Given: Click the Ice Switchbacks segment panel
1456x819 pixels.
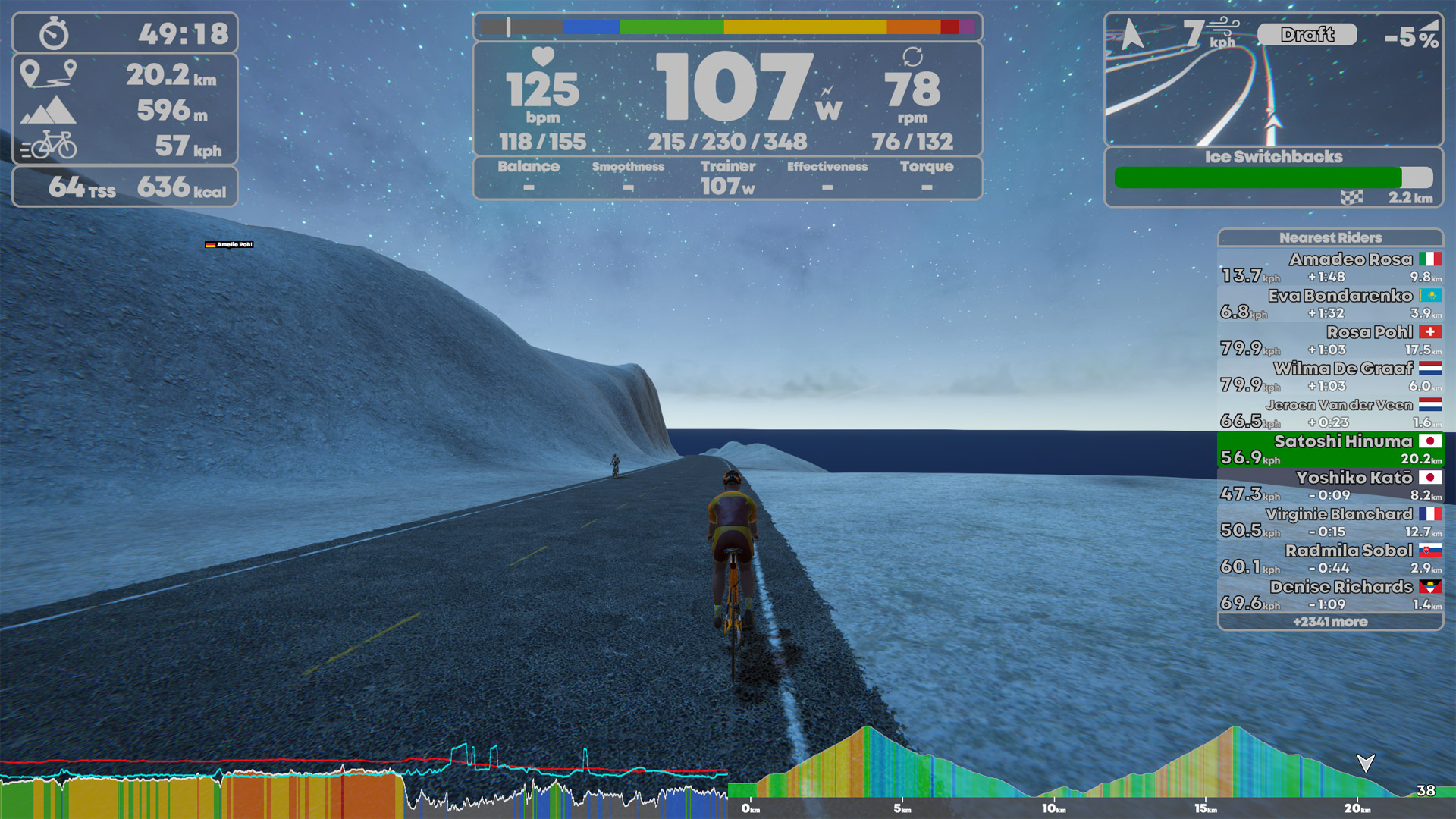Looking at the screenshot, I should [x=1273, y=177].
